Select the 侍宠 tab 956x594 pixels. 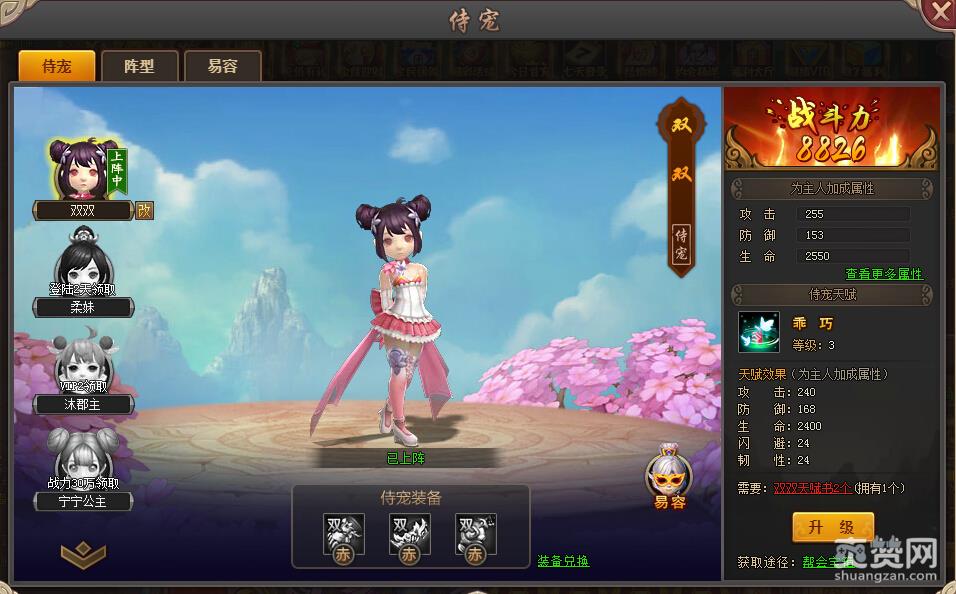[x=56, y=66]
